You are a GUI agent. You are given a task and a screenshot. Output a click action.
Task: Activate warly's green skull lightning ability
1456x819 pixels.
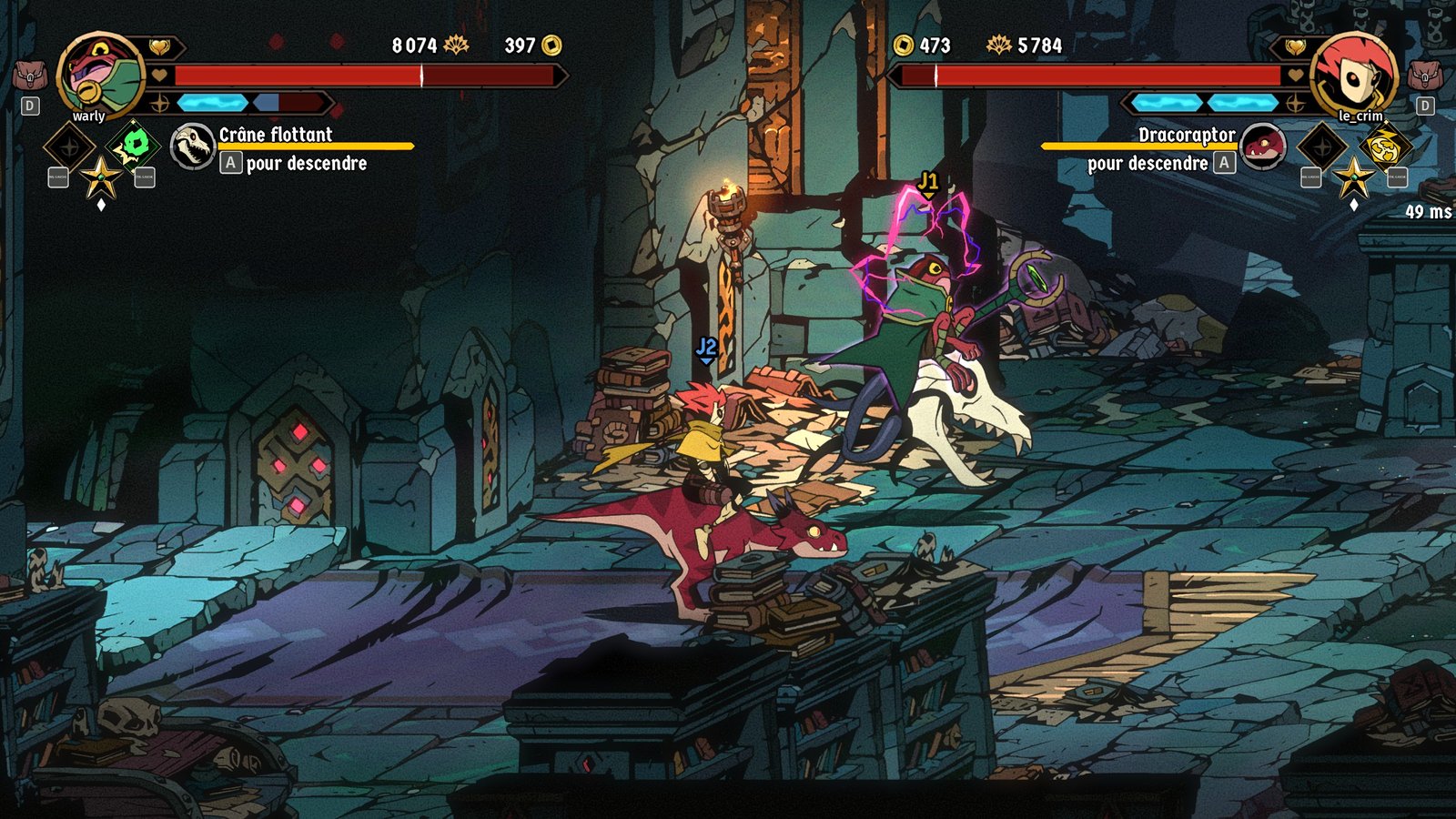(x=136, y=146)
